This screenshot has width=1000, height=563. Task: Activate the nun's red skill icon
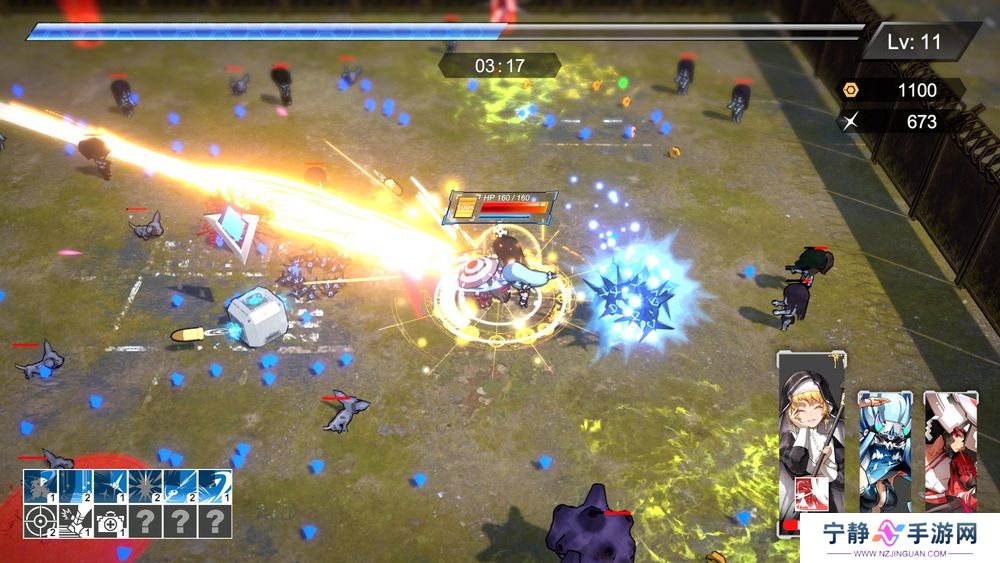pos(809,492)
